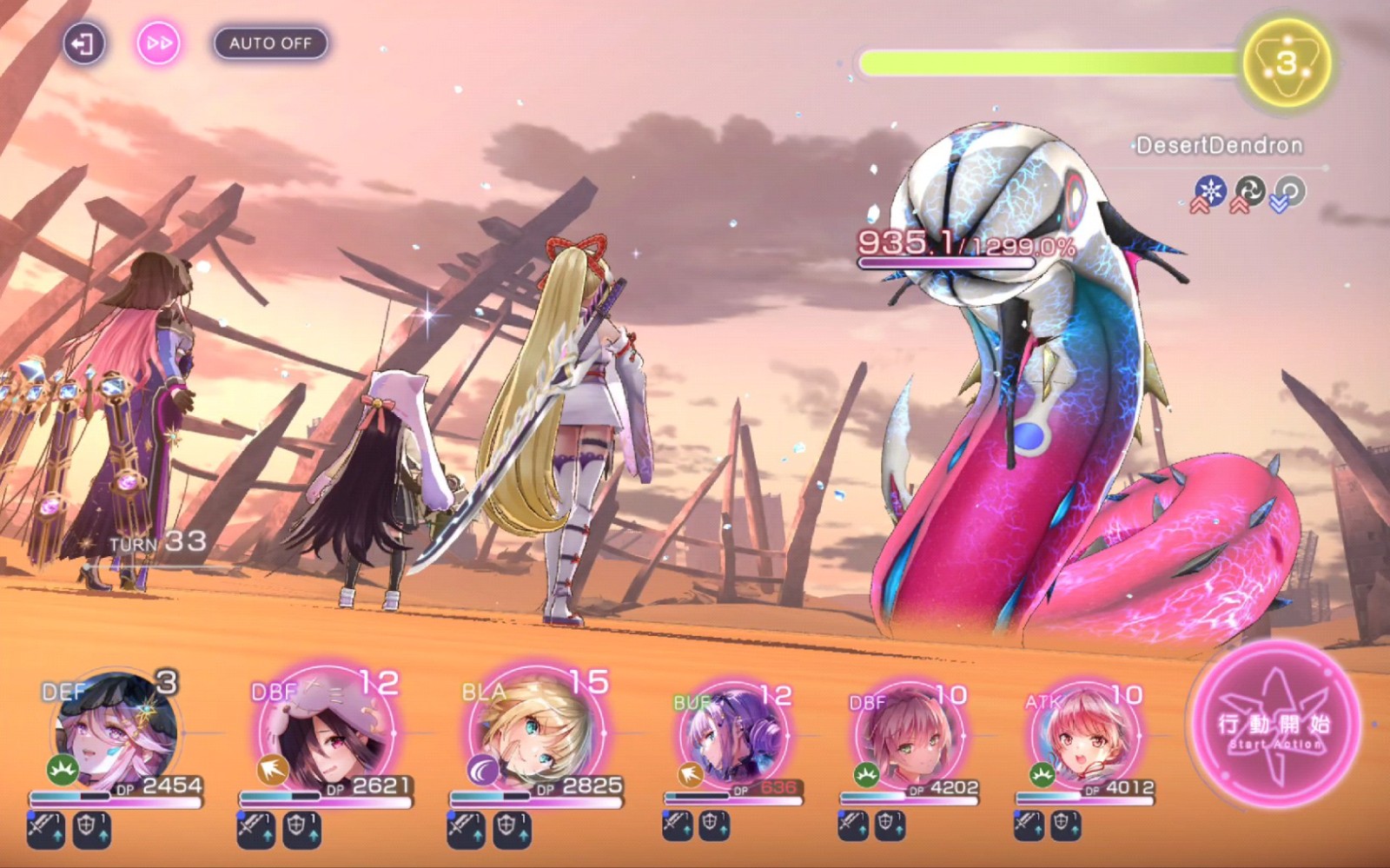Toggle the AUTO OFF button
The width and height of the screenshot is (1390, 868).
coord(270,43)
